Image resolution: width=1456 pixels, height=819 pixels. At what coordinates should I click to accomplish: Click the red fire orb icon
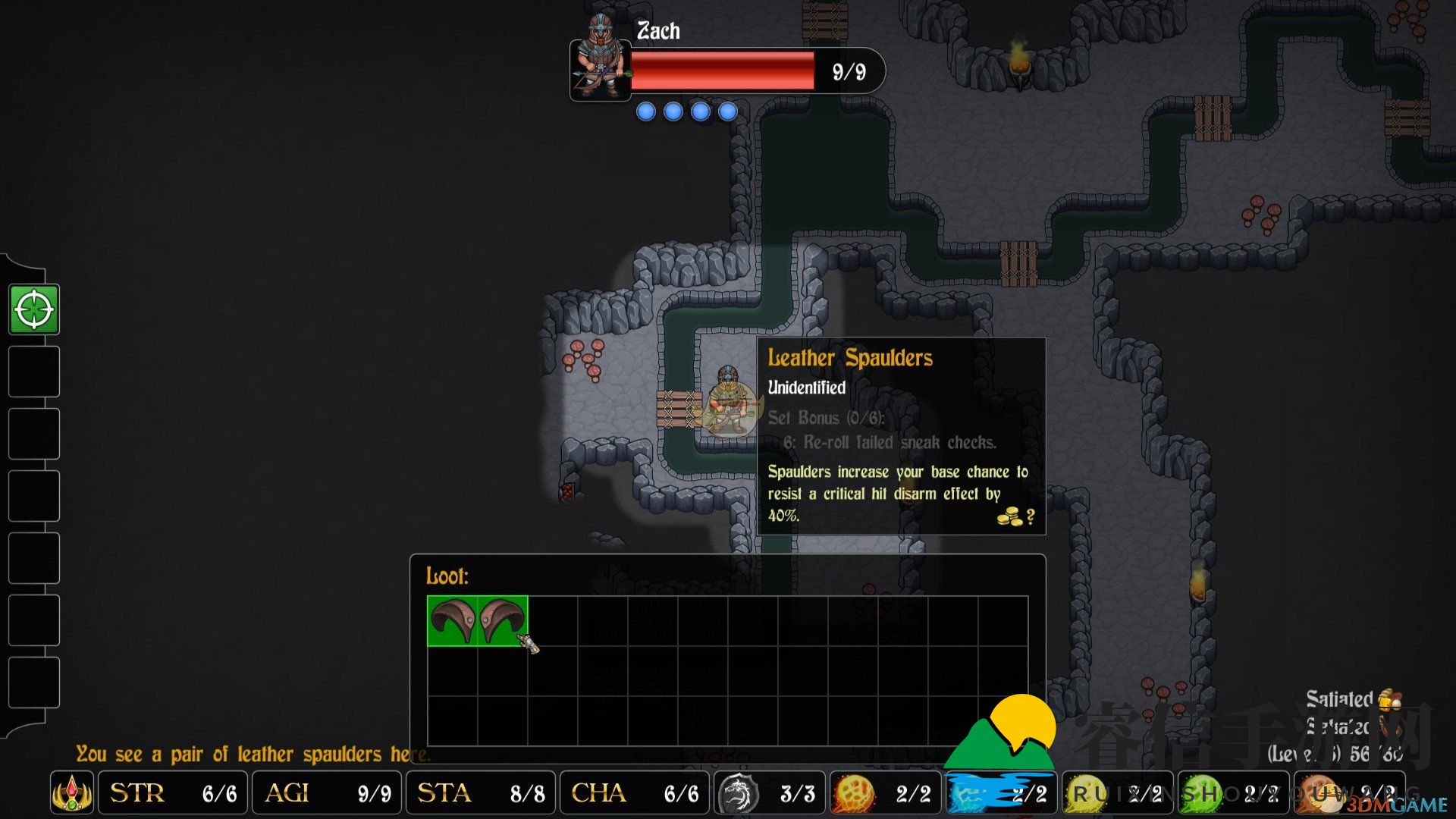coord(853,794)
